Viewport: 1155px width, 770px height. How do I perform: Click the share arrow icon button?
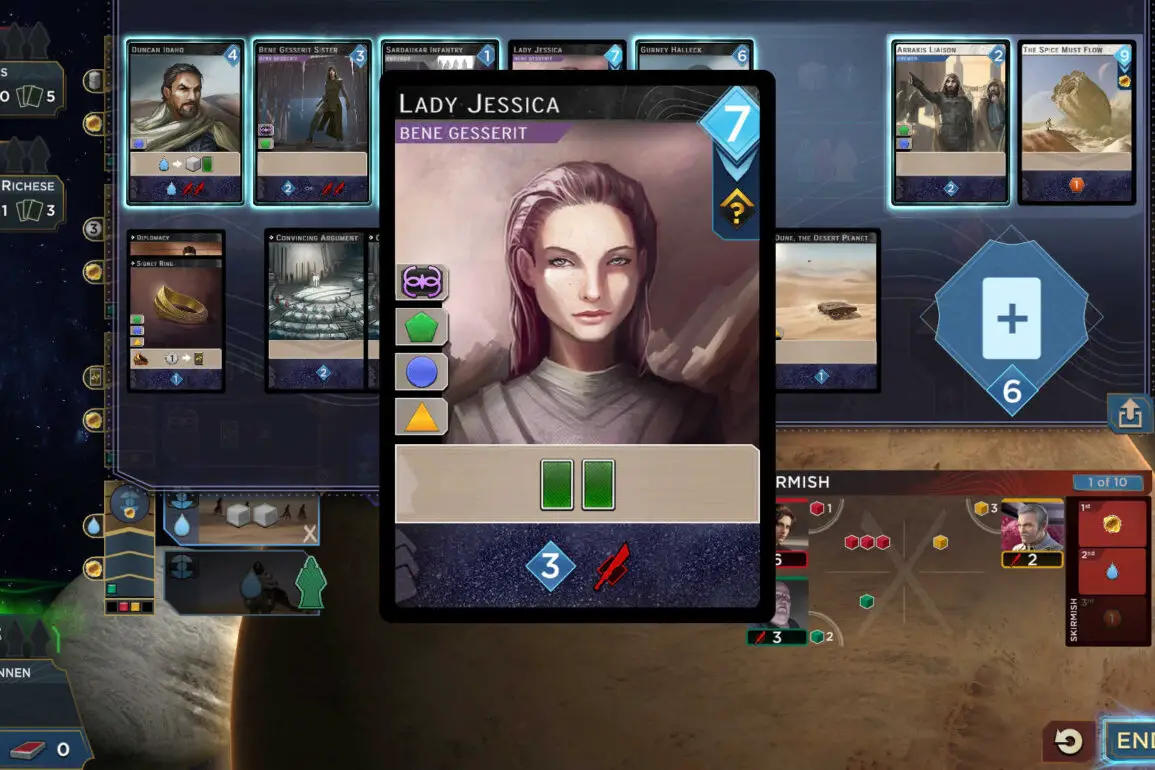point(1130,413)
